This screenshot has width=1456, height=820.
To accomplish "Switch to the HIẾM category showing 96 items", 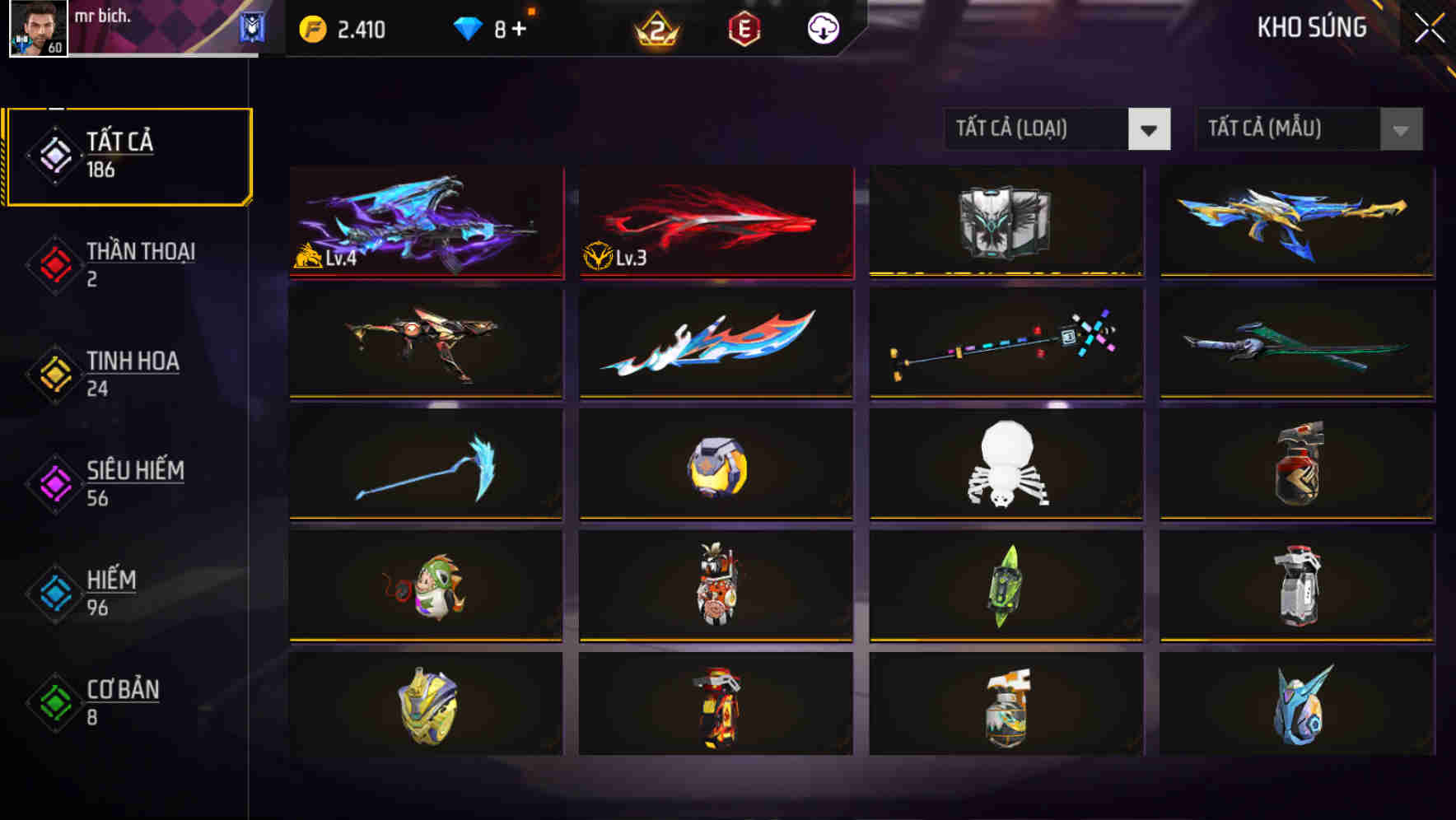I will click(x=53, y=594).
